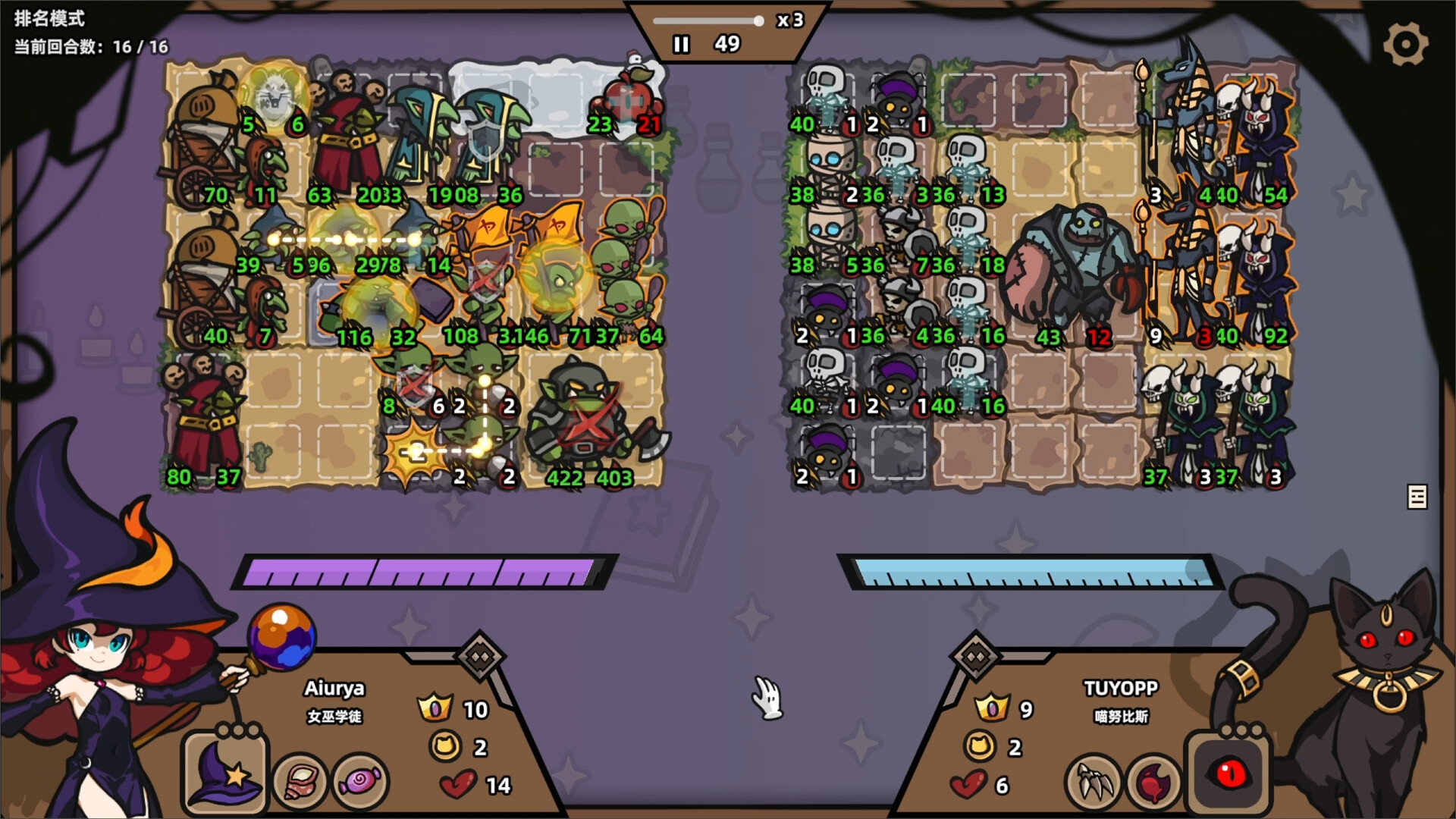Click the player name Aiurya
Screen dimensions: 1456x819
(x=332, y=690)
